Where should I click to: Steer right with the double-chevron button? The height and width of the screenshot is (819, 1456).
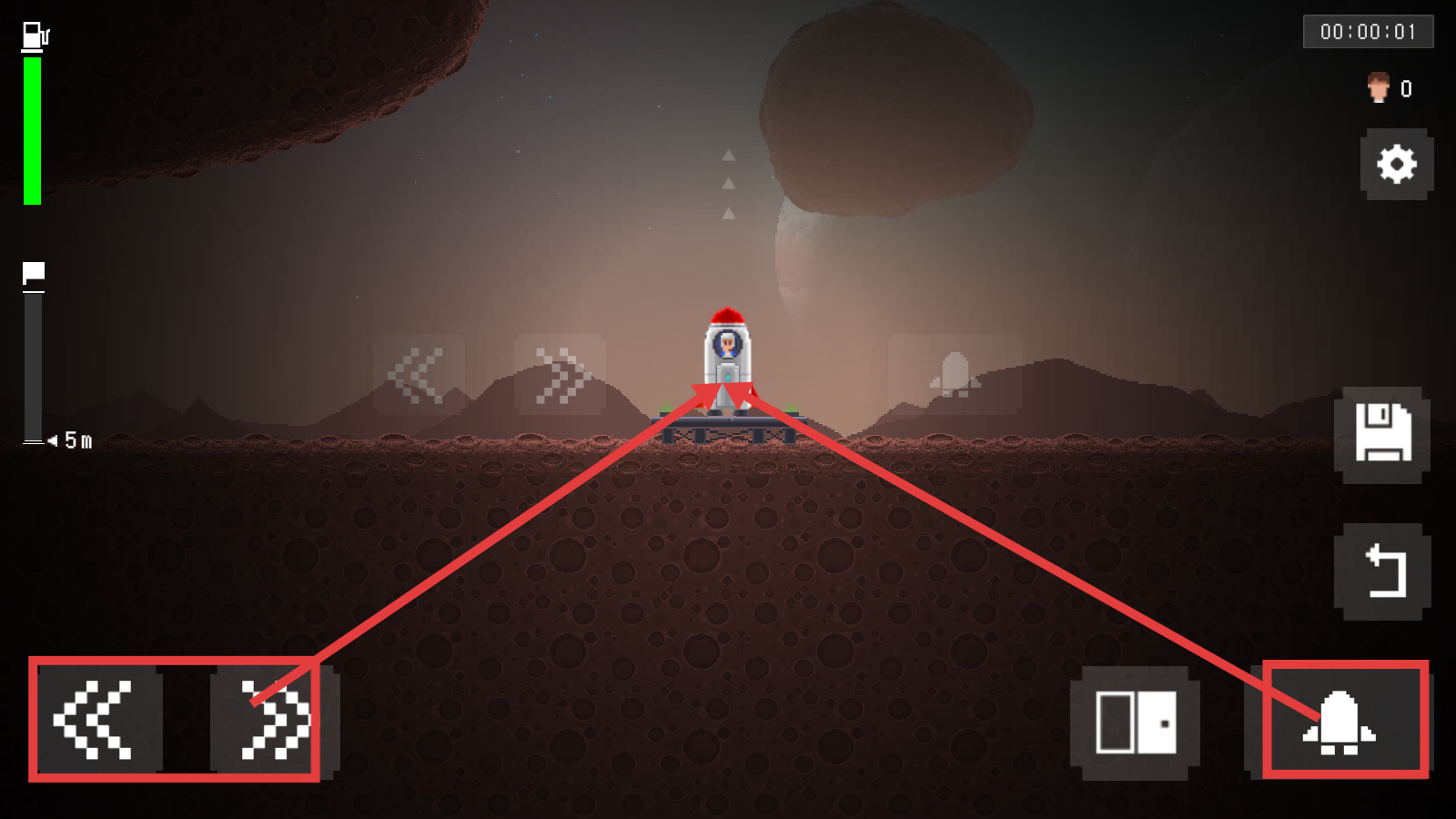coord(273,722)
